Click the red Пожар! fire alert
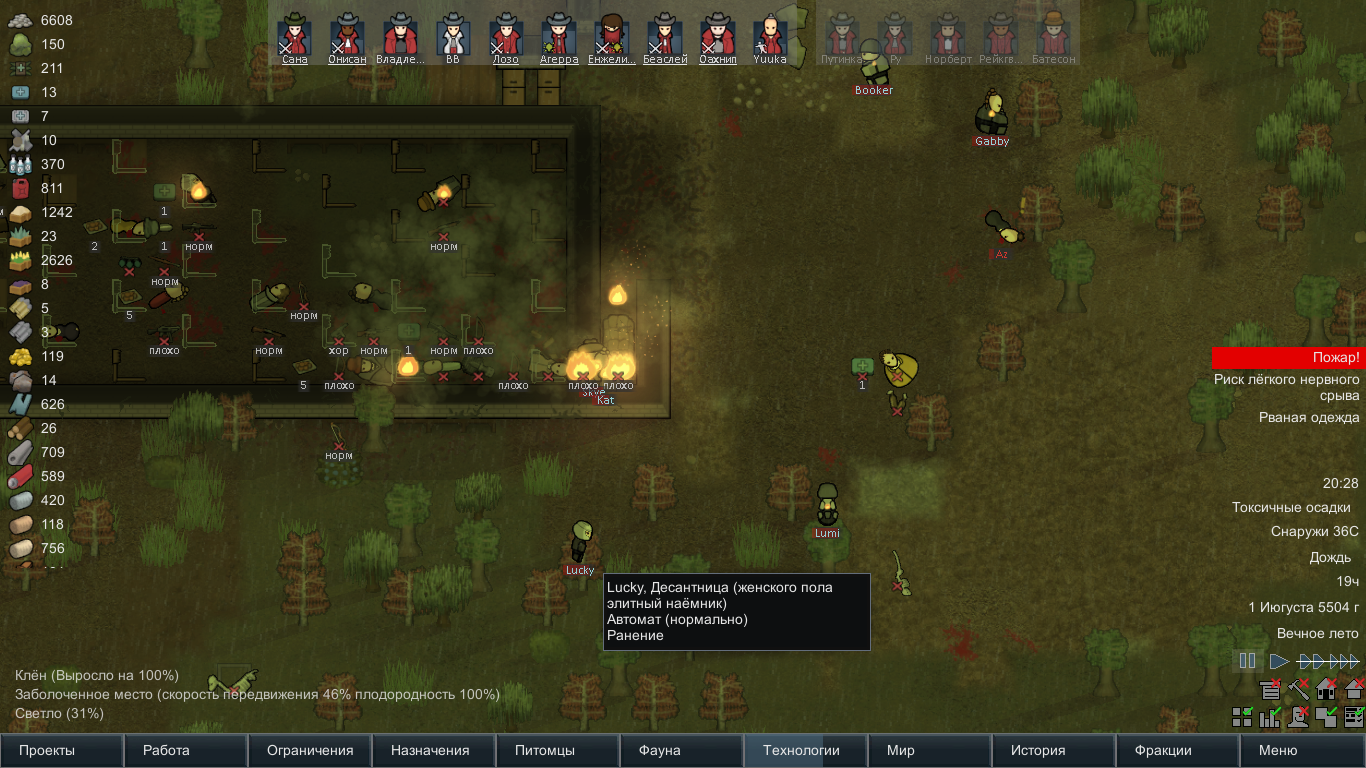The width and height of the screenshot is (1366, 768). [1288, 358]
